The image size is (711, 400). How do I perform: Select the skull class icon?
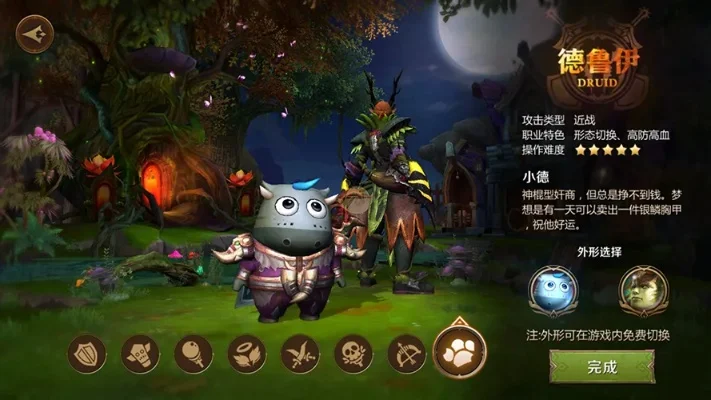point(353,353)
